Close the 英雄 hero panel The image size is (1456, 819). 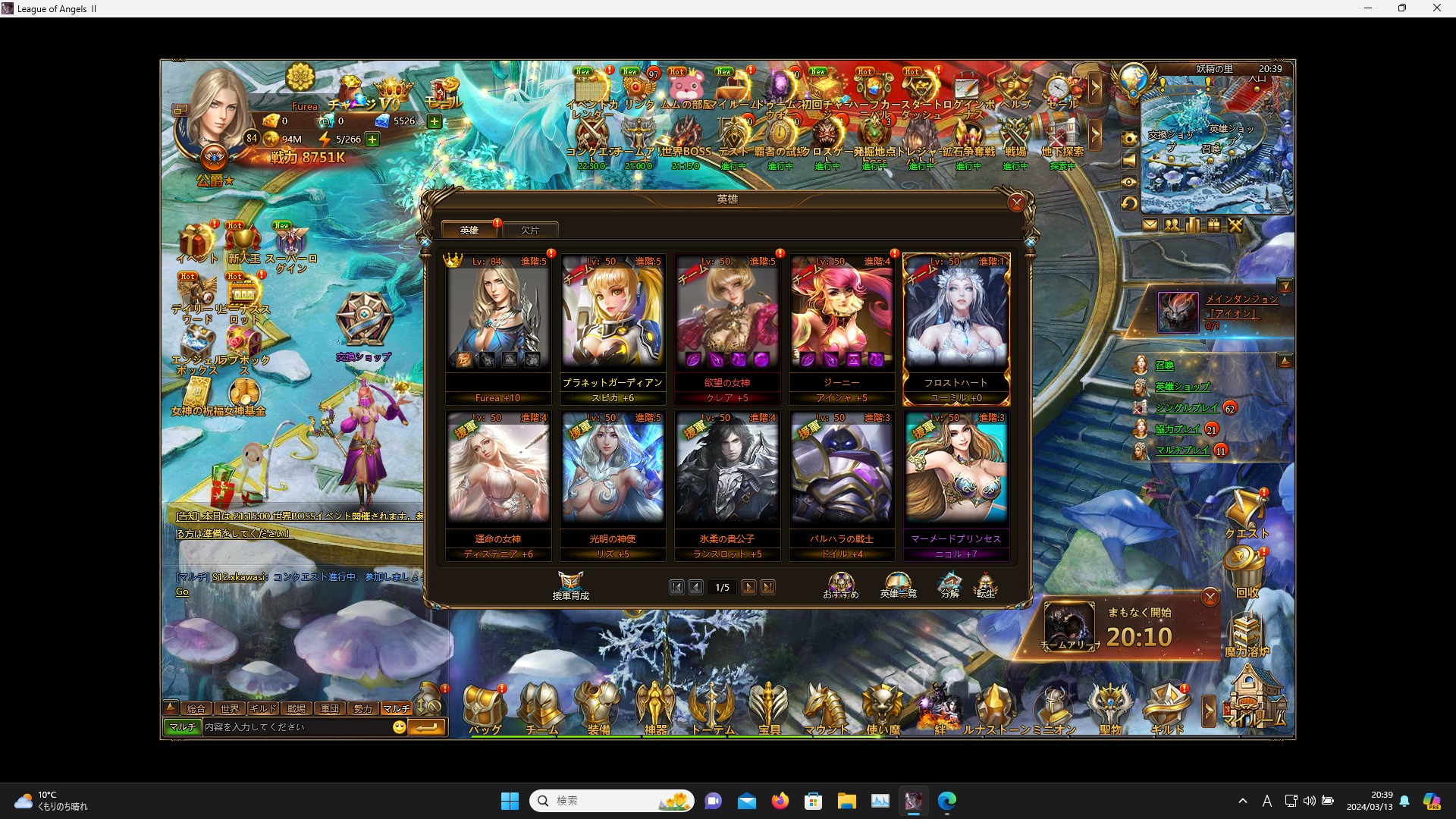tap(1017, 202)
